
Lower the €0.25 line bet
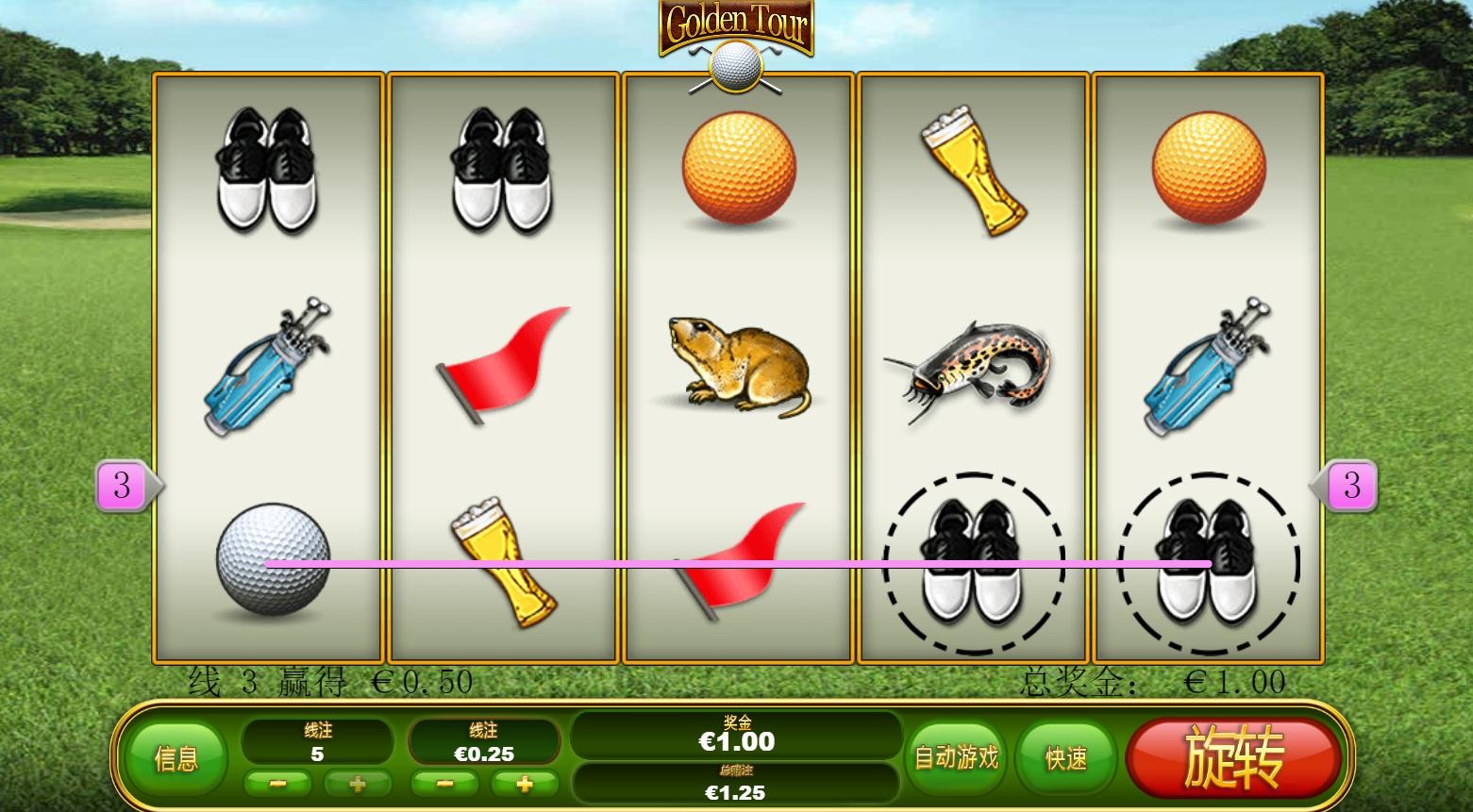[x=444, y=783]
